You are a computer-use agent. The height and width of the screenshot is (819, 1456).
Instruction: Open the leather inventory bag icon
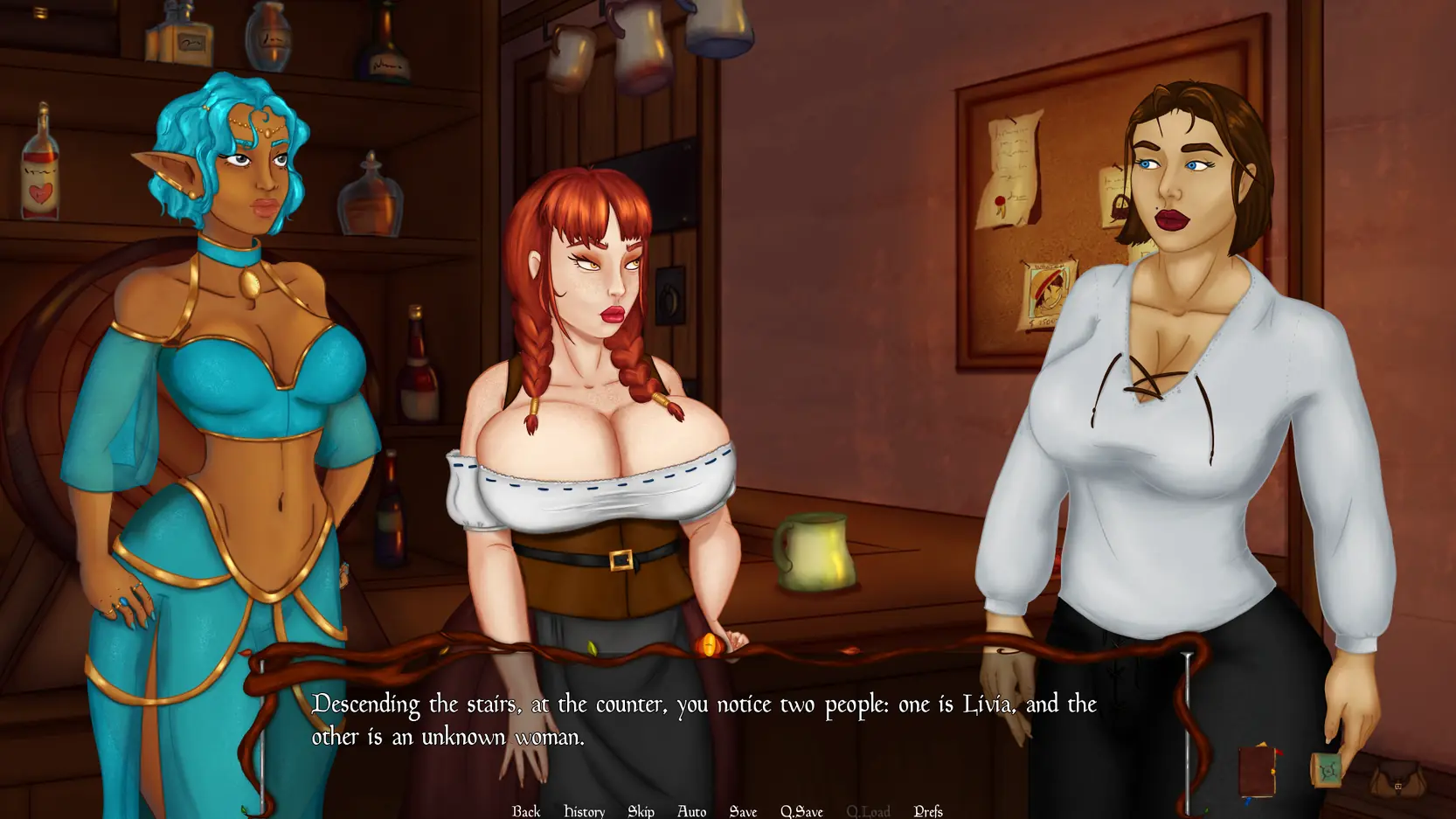1397,779
